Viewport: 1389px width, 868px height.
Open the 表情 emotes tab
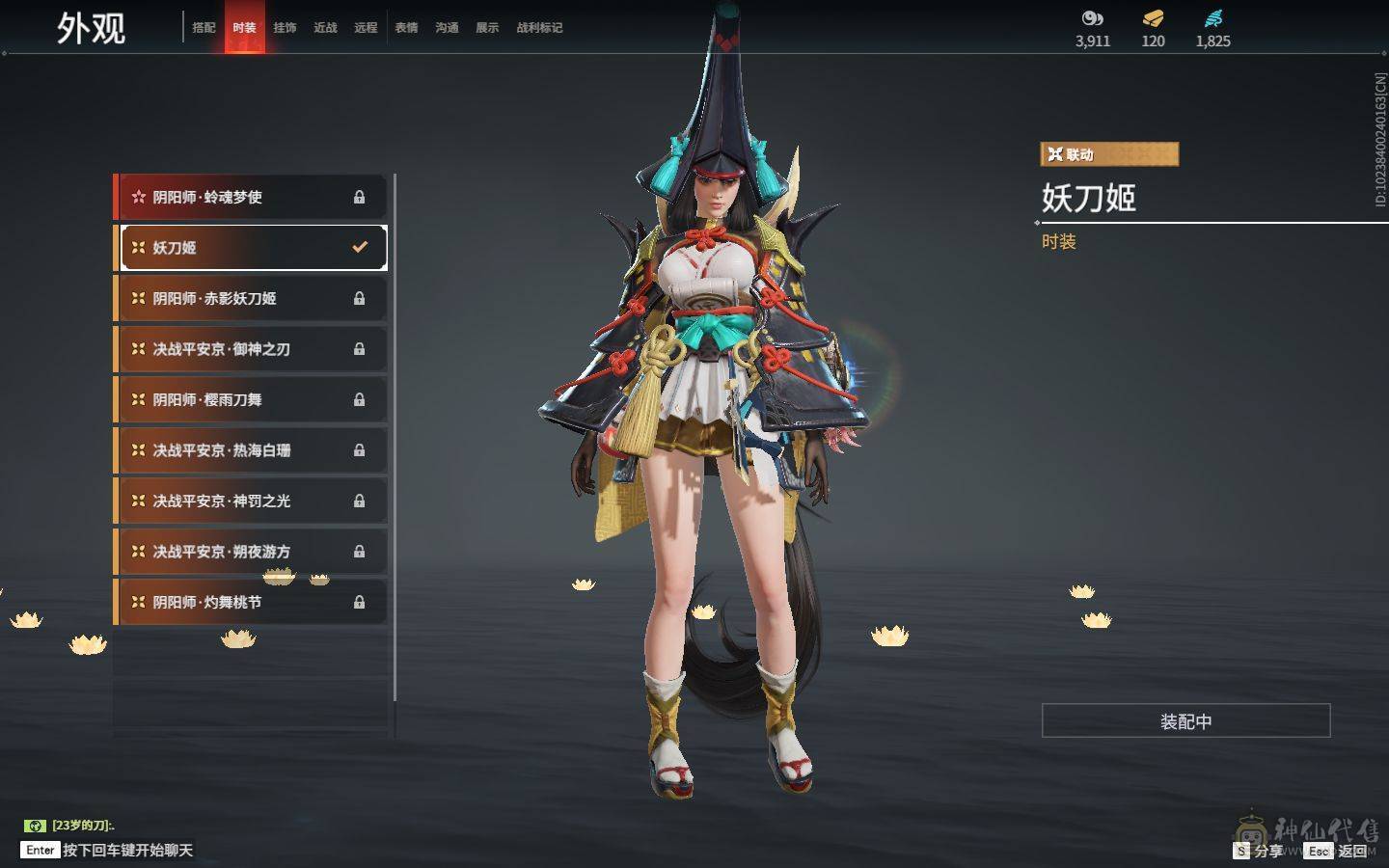(406, 28)
